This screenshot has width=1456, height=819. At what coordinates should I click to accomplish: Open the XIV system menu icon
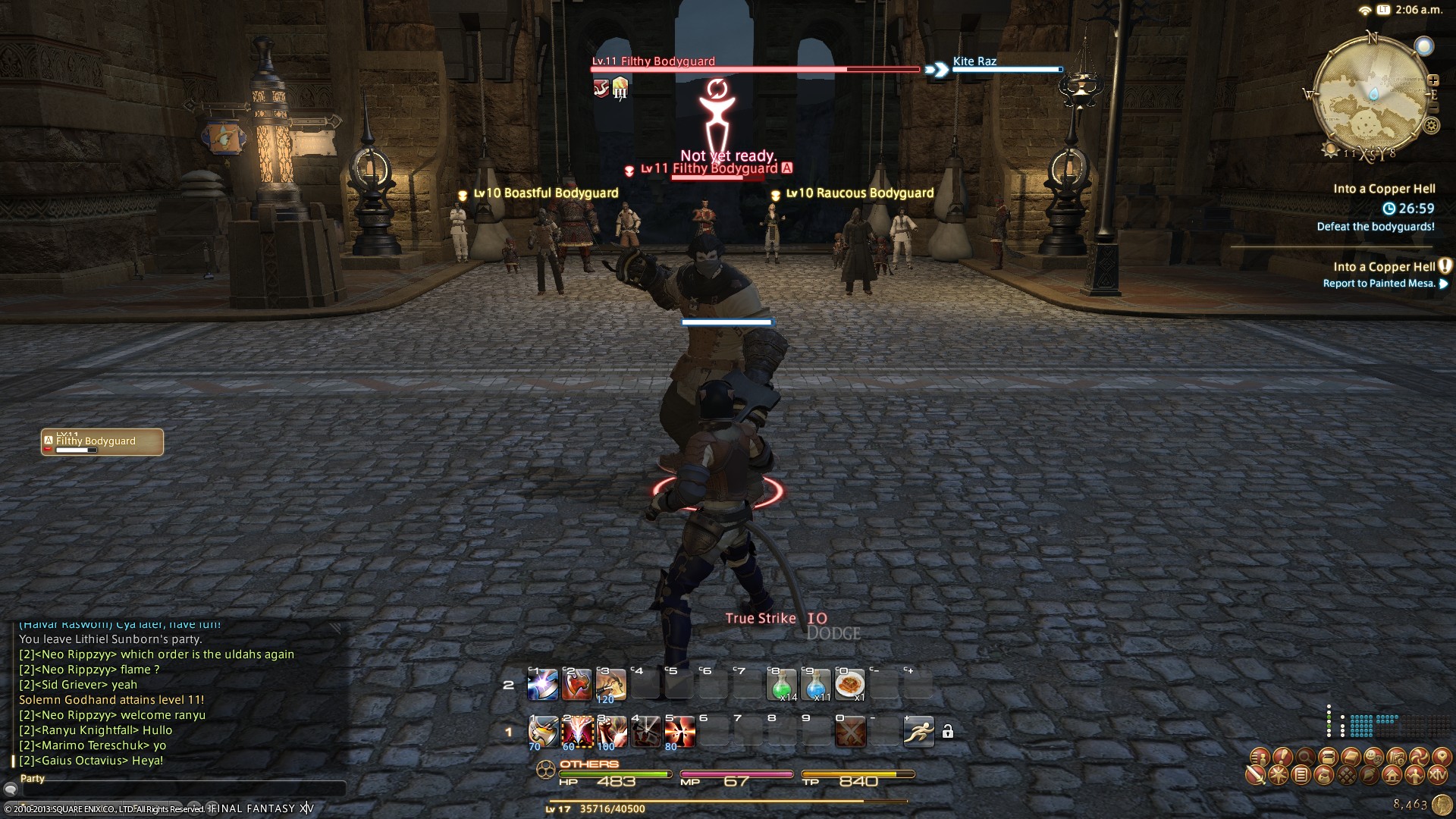tap(1437, 775)
